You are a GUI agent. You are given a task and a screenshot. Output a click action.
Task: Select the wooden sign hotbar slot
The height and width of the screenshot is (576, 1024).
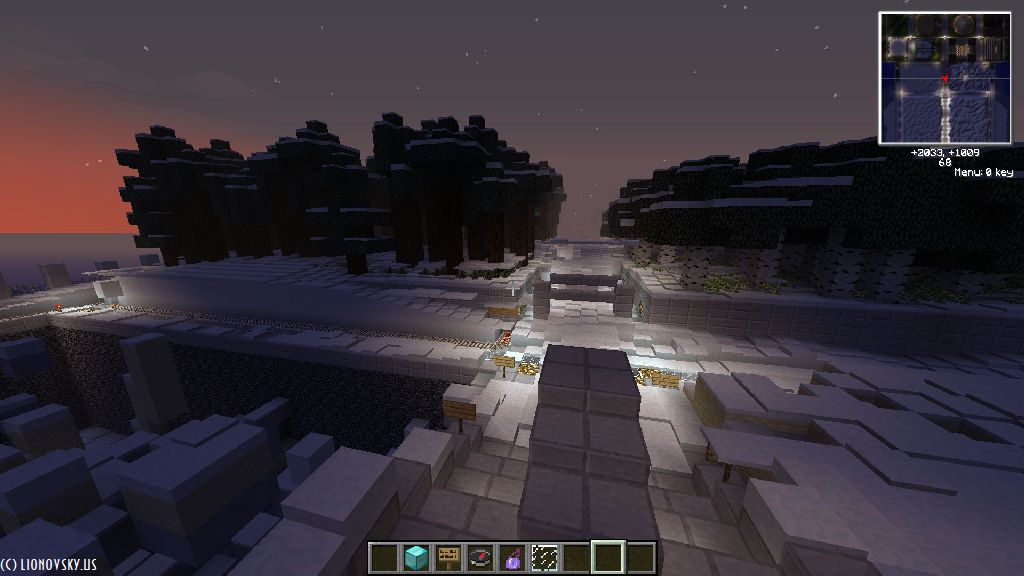coord(448,557)
